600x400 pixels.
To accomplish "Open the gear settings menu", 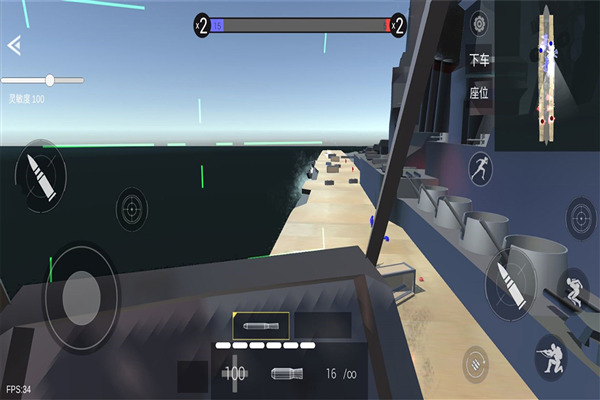I will pyautogui.click(x=480, y=23).
